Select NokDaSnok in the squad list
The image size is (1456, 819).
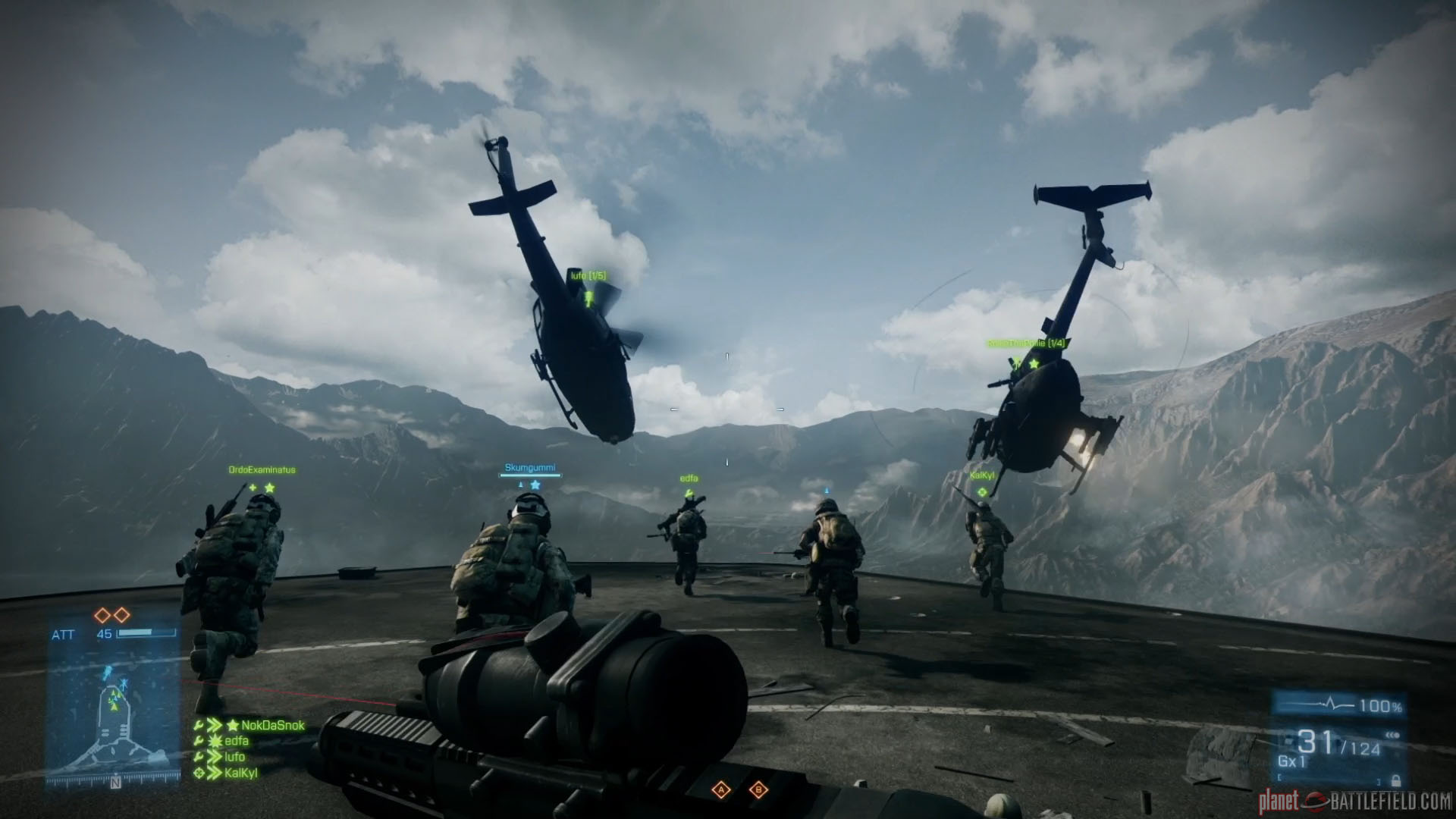(x=272, y=726)
